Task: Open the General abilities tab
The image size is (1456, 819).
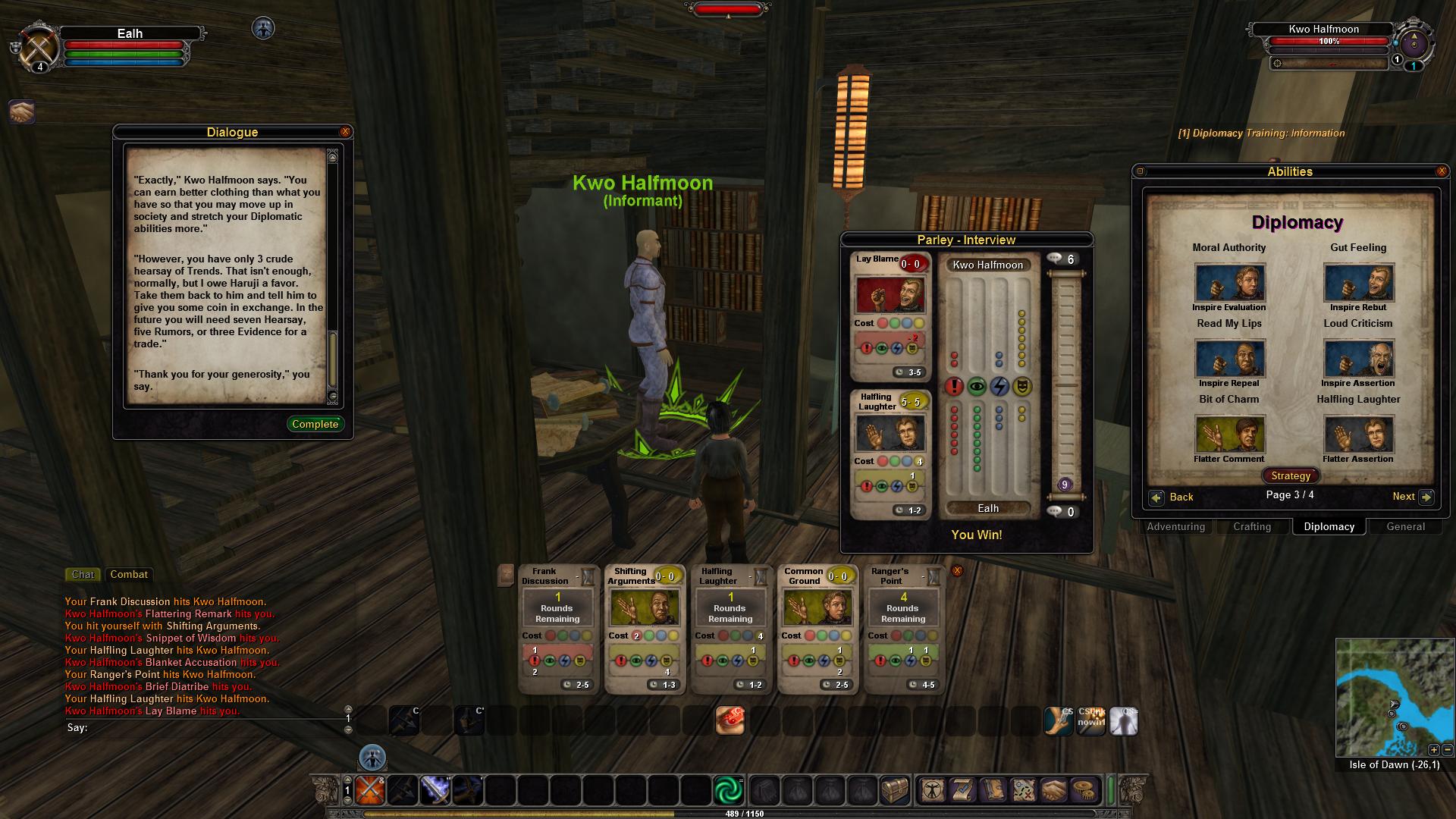Action: (1405, 526)
